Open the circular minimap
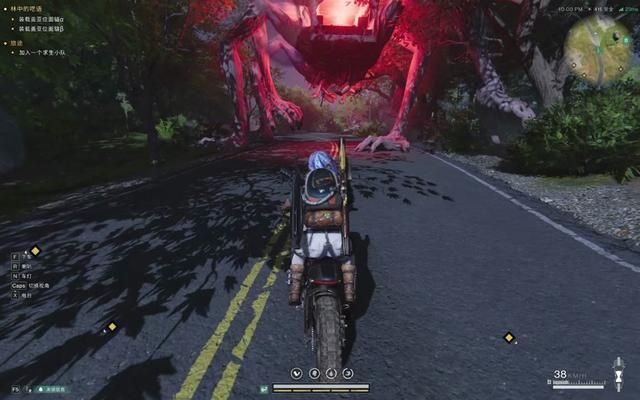The width and height of the screenshot is (640, 400). pos(598,48)
